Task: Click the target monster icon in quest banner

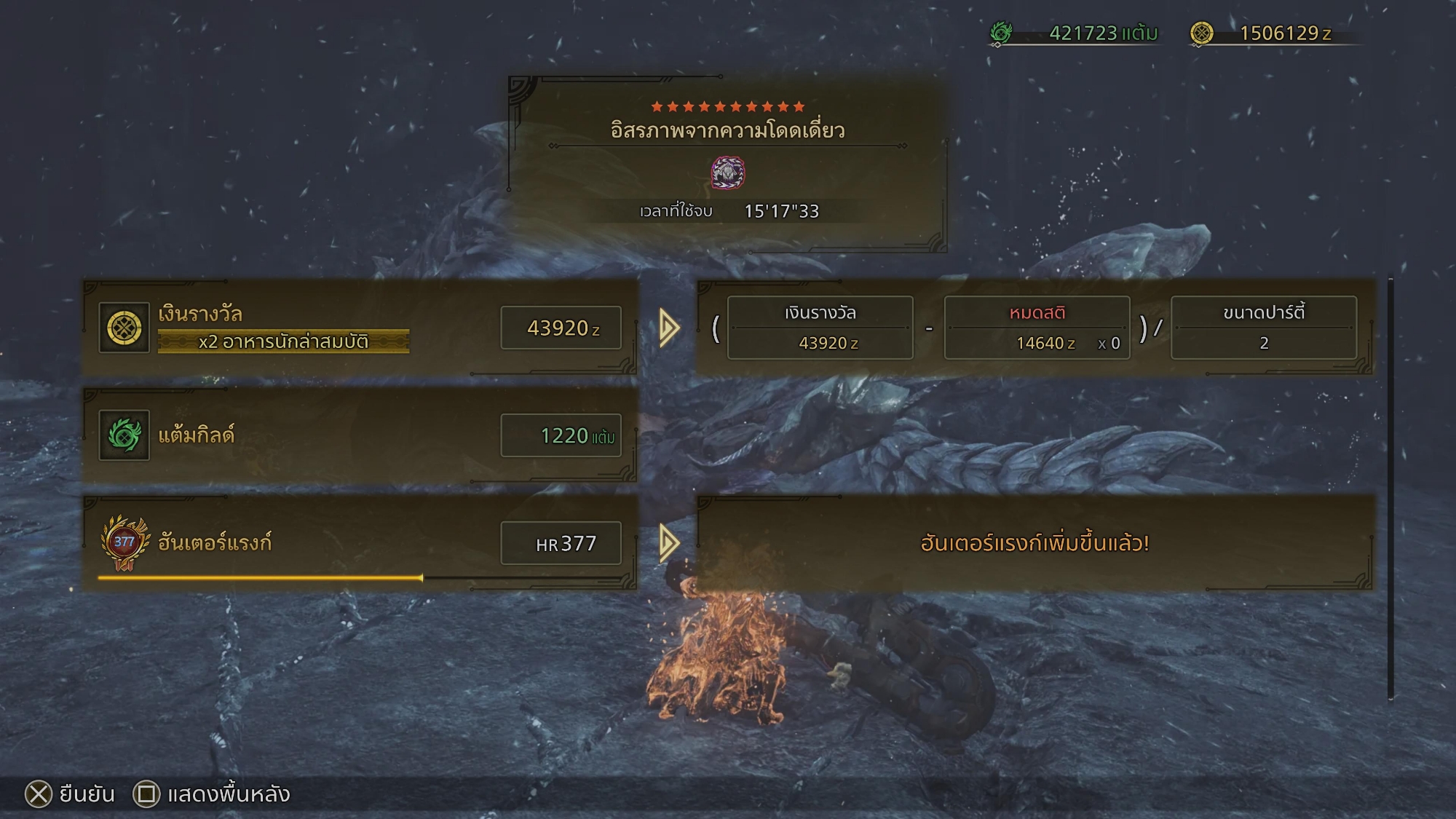Action: pos(727,173)
